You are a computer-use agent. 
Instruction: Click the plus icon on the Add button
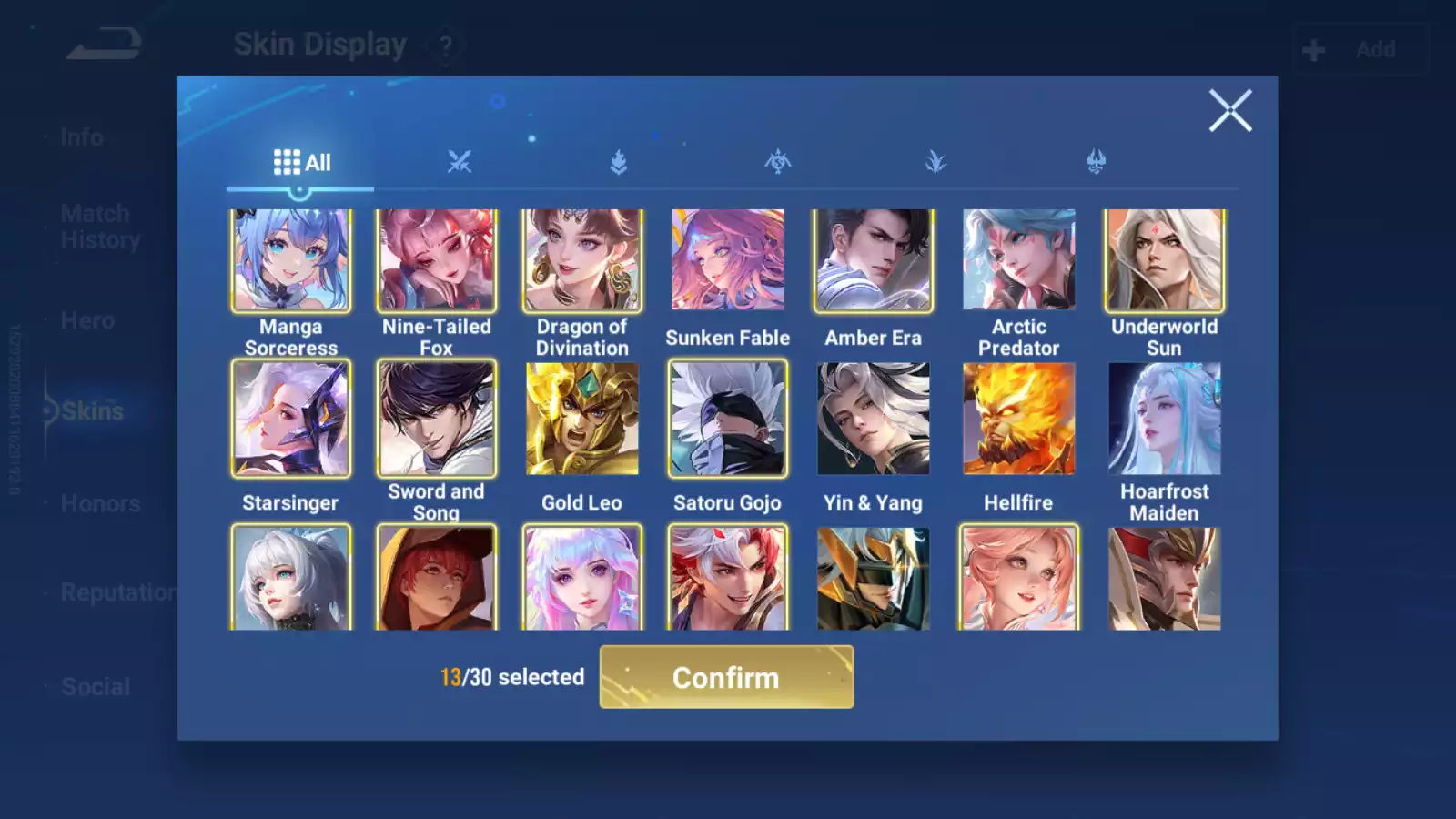(x=1313, y=48)
